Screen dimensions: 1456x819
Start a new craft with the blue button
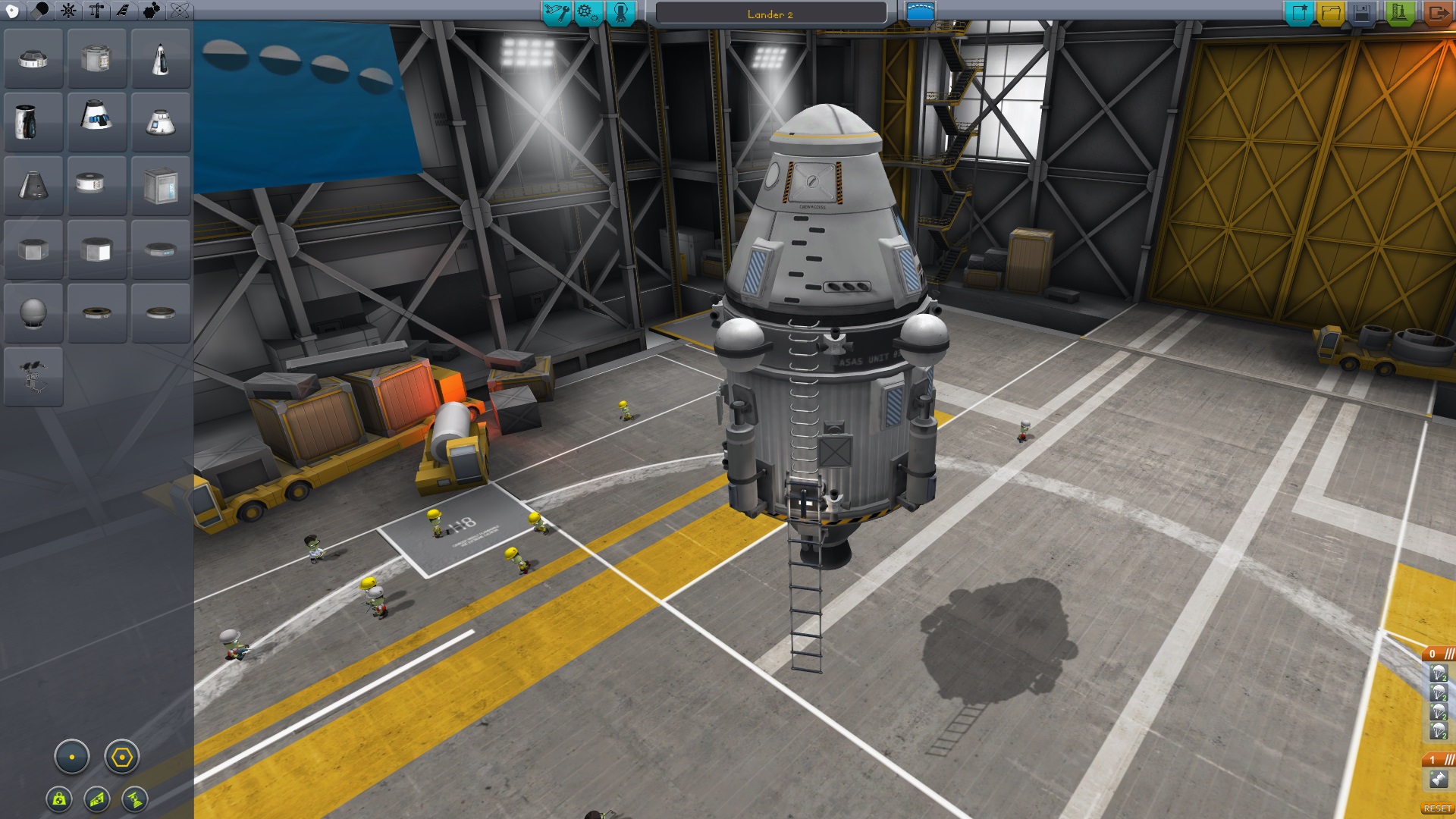[x=1298, y=13]
